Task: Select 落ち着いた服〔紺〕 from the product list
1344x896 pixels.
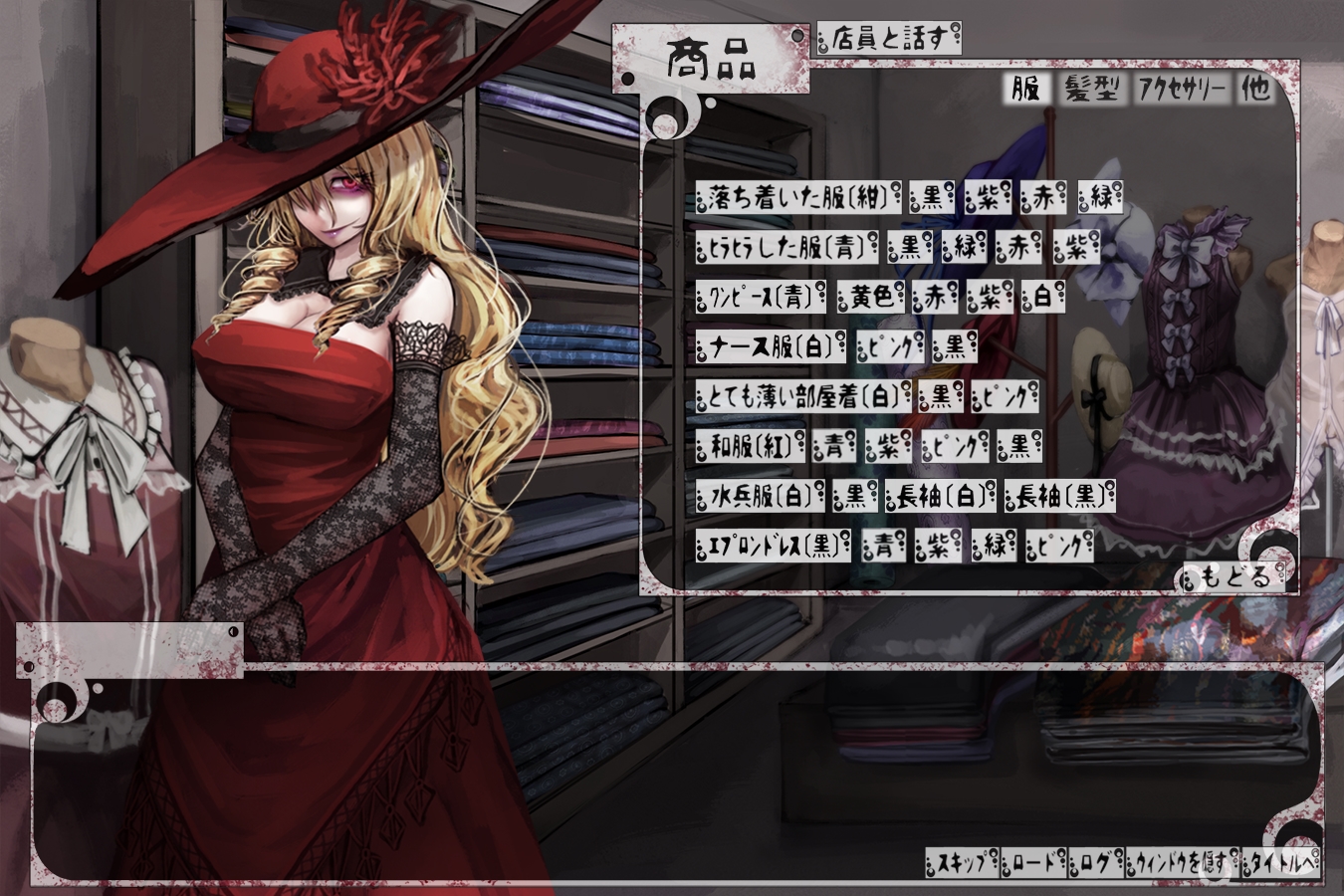Action: pos(798,197)
